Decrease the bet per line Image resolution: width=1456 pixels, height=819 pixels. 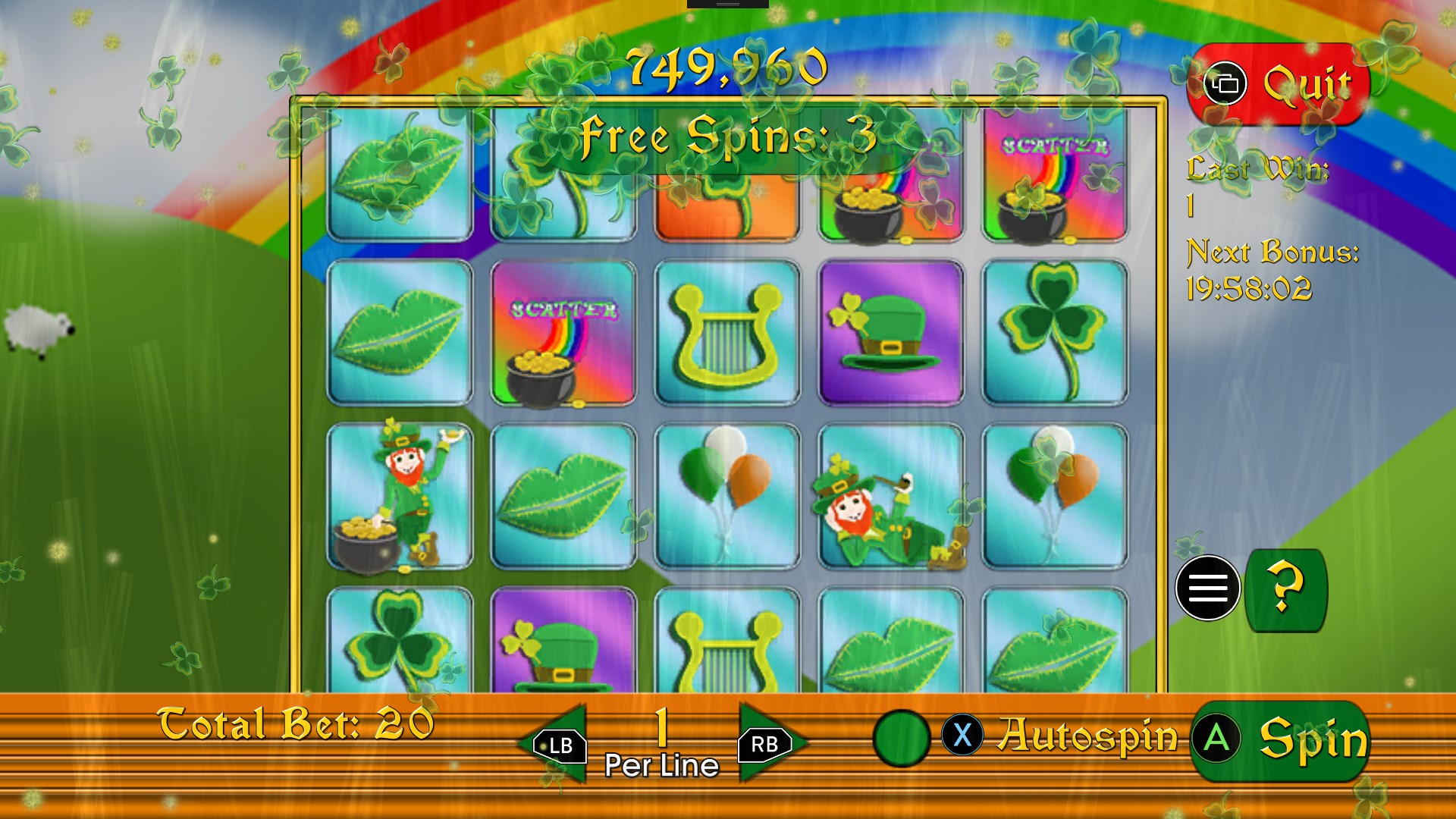point(556,745)
